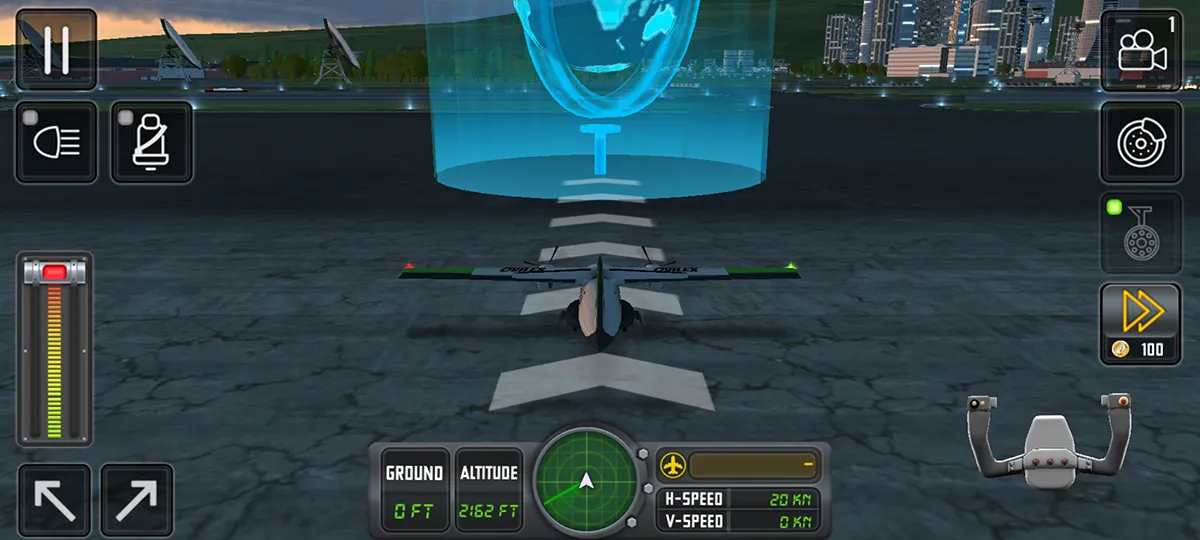Pause the game
Viewport: 1200px width, 540px height.
pos(56,50)
